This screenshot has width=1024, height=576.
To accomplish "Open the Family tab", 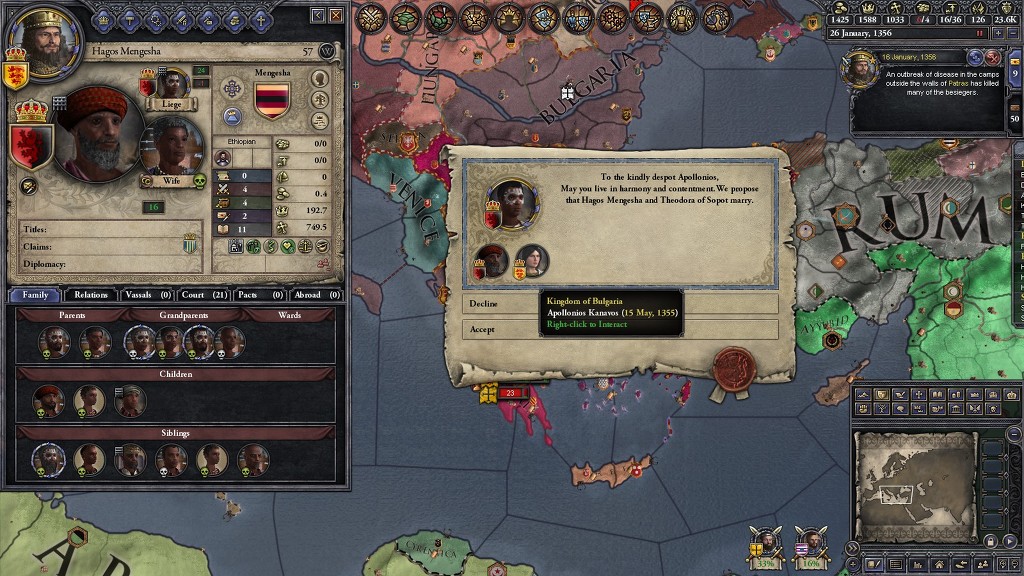I will tap(35, 295).
